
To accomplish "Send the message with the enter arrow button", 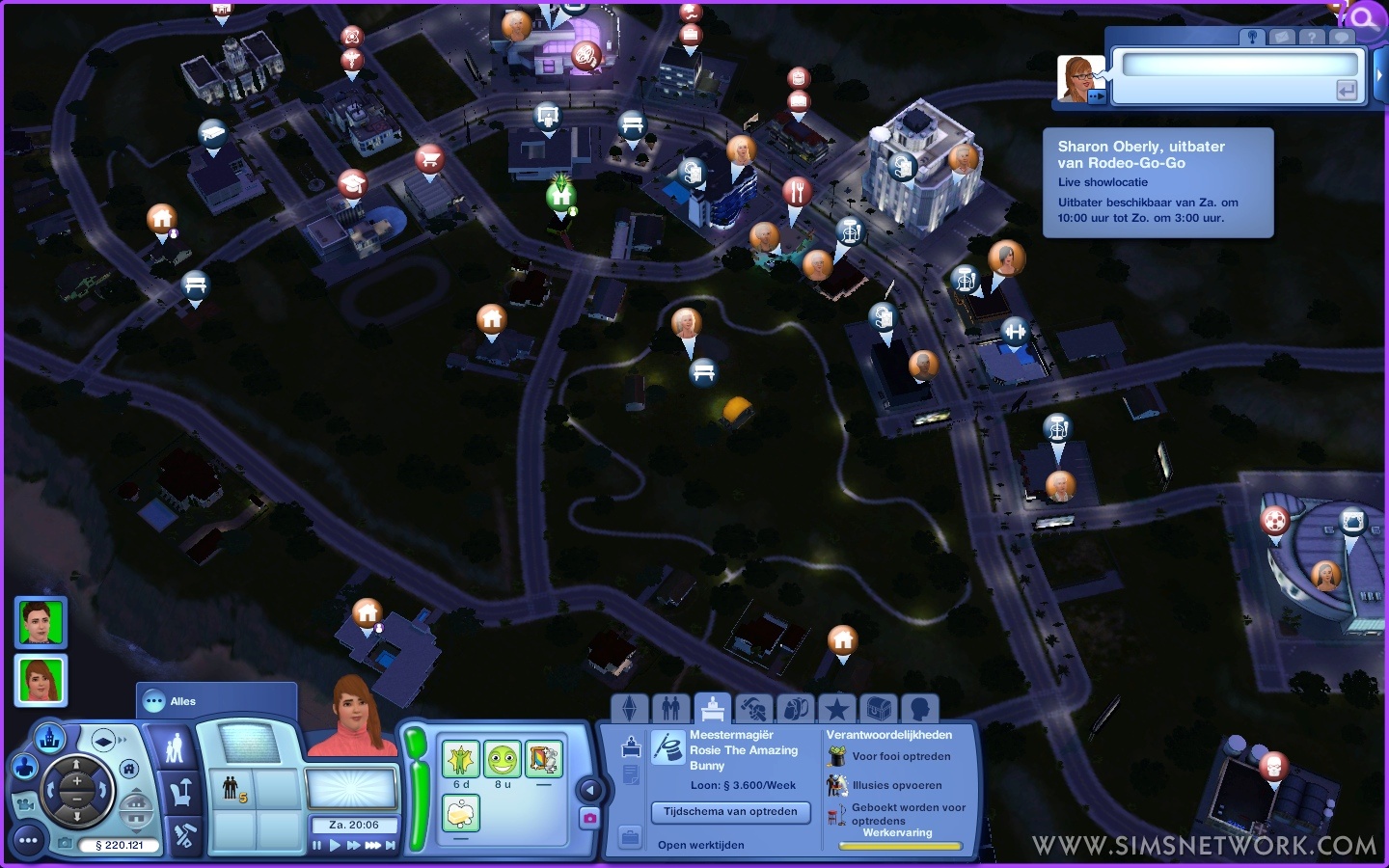I will [x=1347, y=91].
